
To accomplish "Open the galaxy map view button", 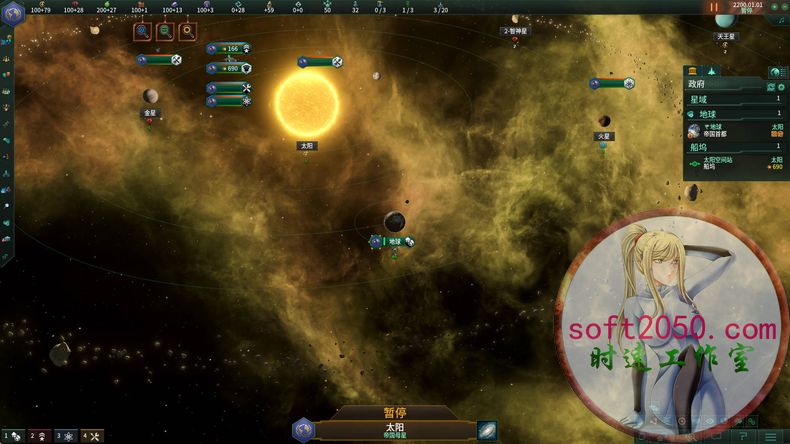I will 486,430.
